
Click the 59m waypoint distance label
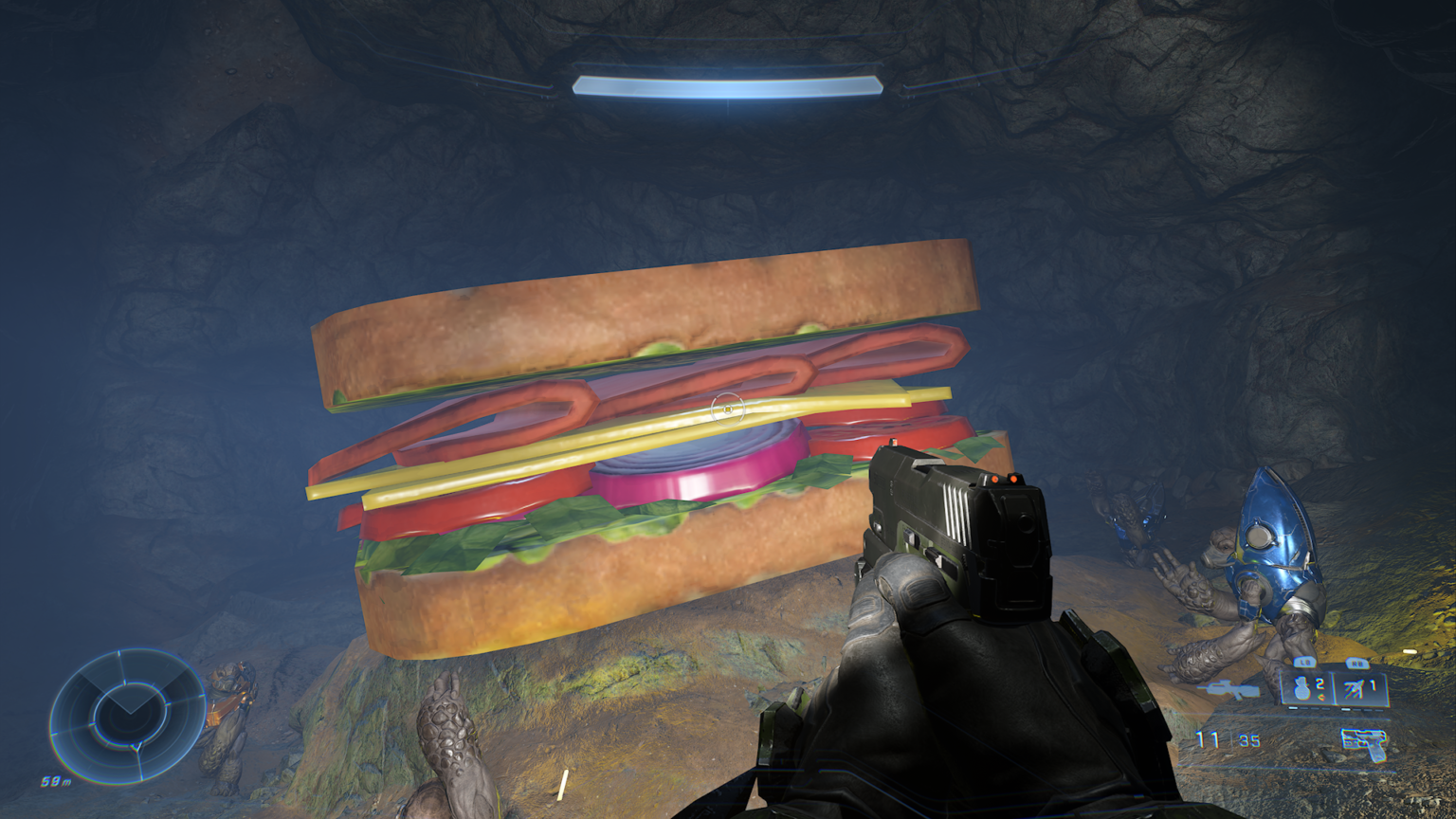(57, 781)
